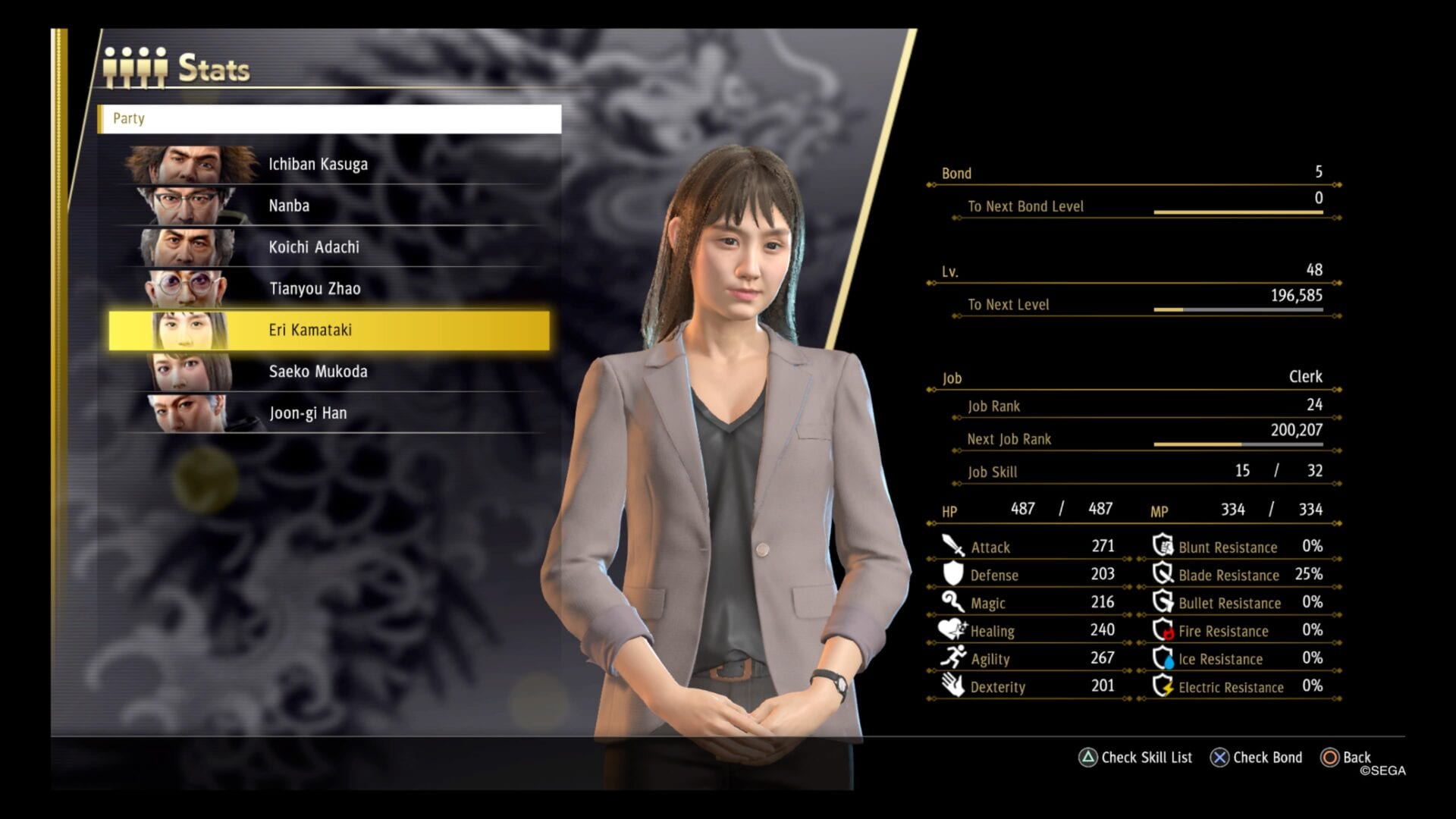Click the To Next Level progress bar
Screen dimensions: 1456x819
pyautogui.click(x=1236, y=309)
